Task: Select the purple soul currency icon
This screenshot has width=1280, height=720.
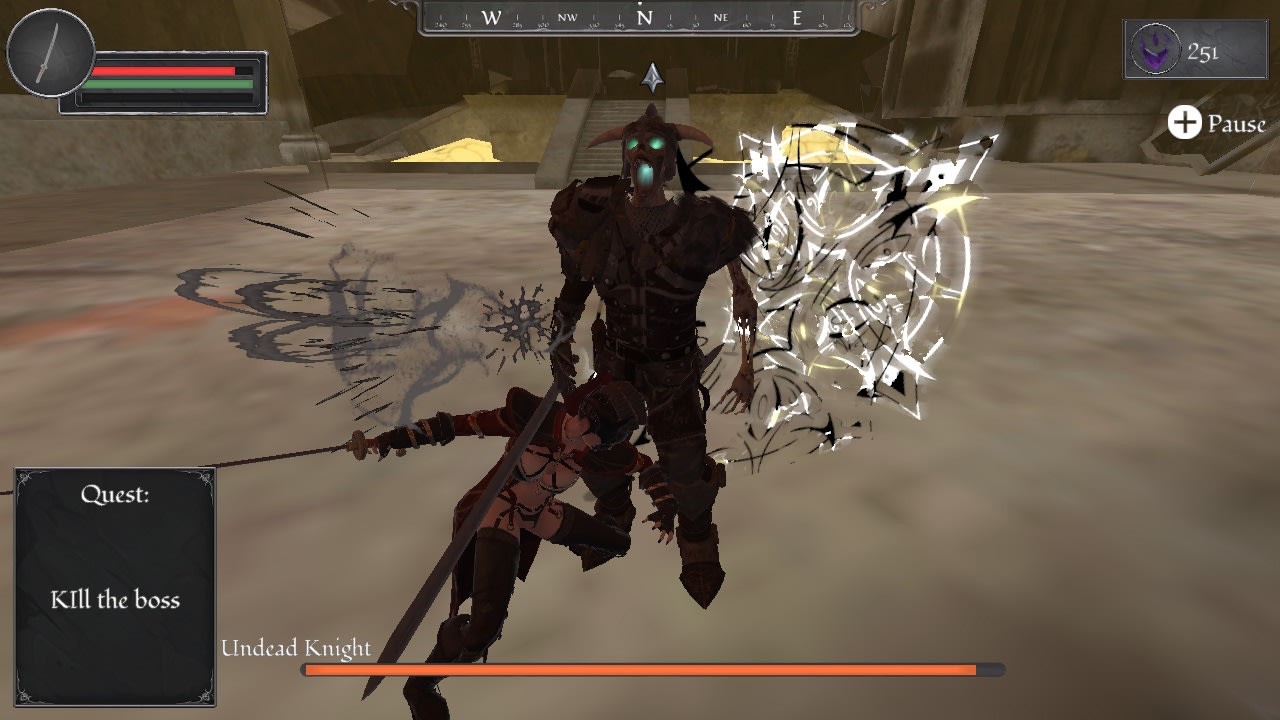Action: click(x=1157, y=50)
